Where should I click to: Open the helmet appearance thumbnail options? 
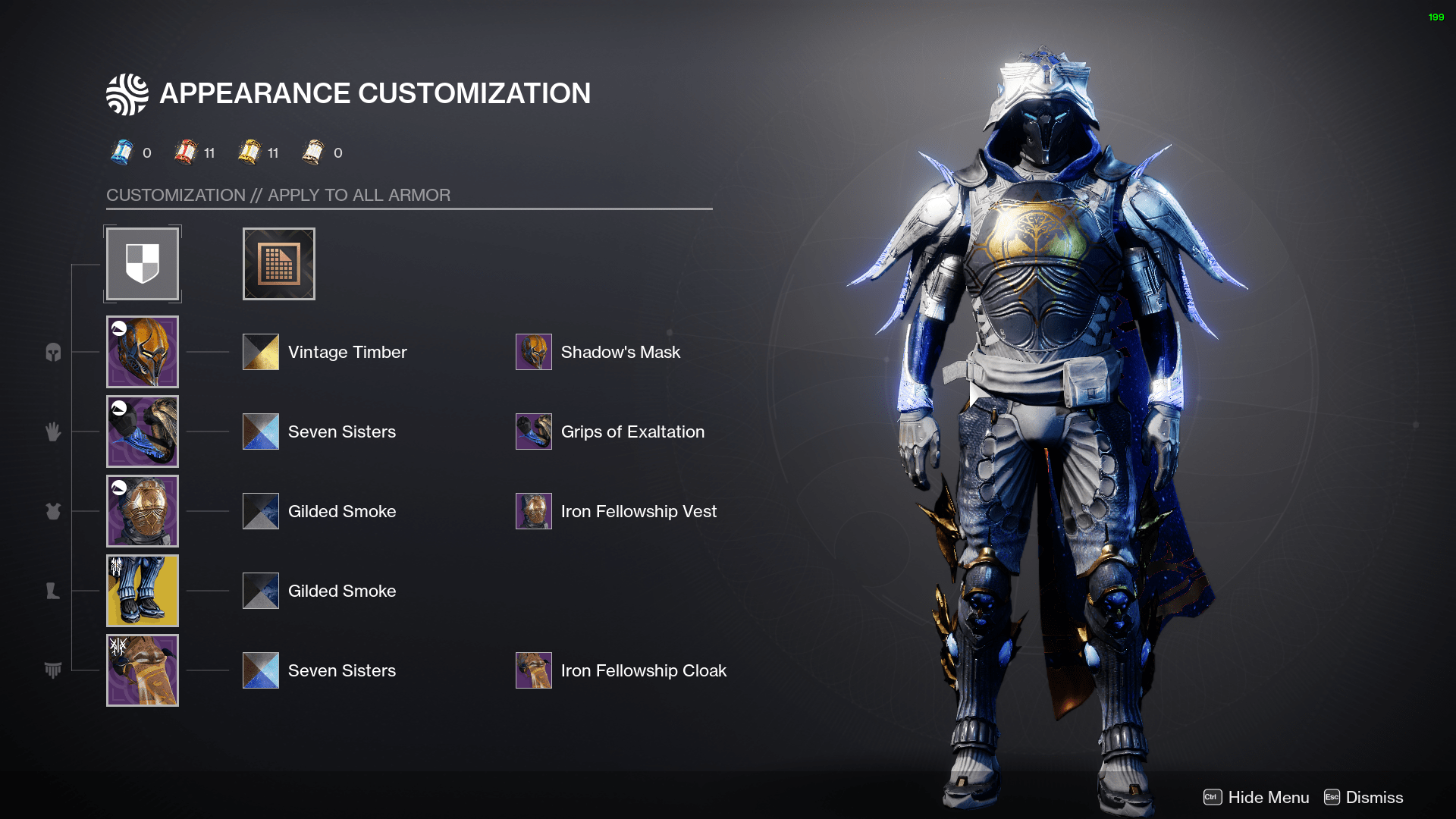(x=142, y=352)
